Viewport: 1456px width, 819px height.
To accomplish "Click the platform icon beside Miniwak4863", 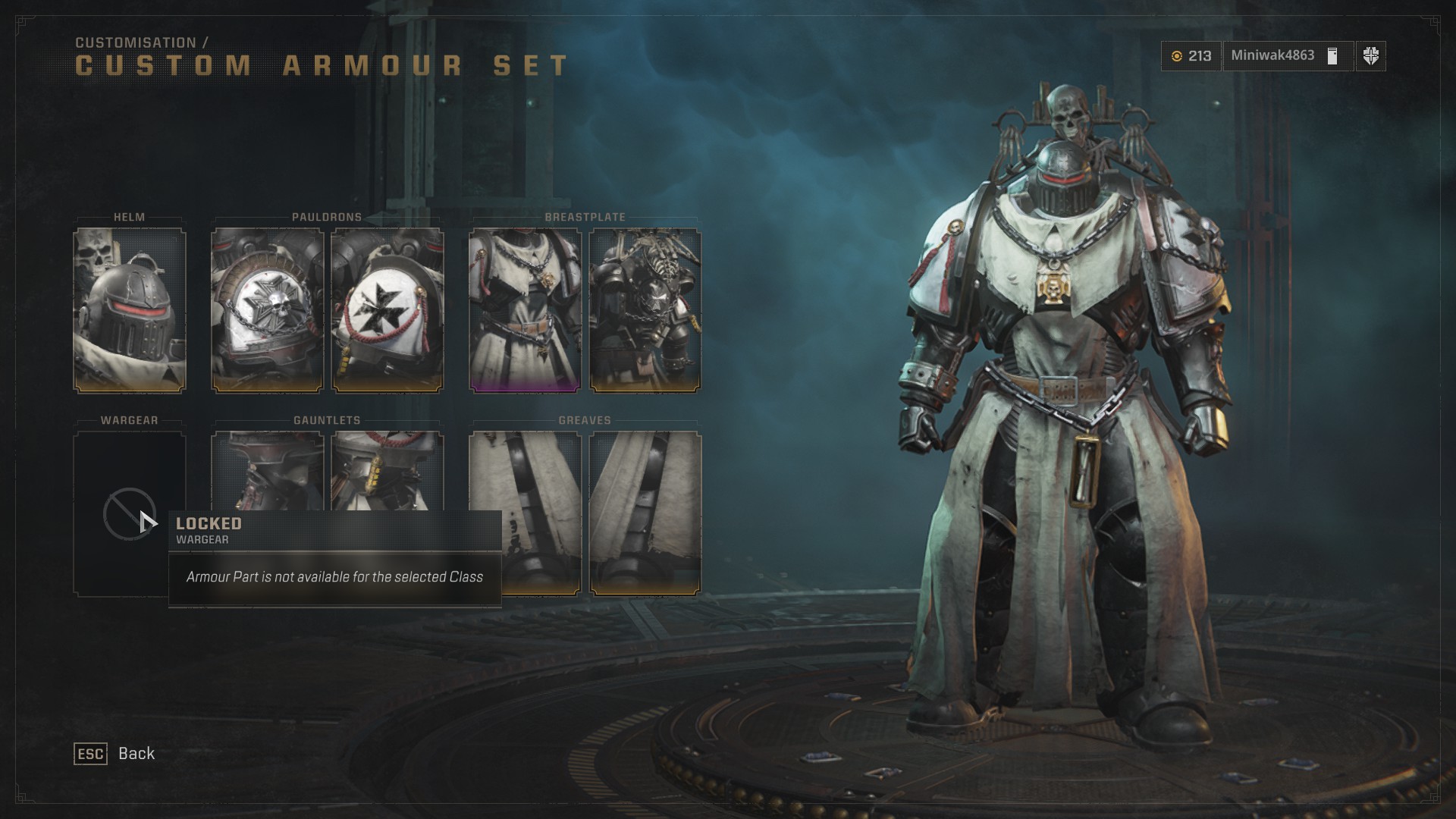I will 1332,56.
